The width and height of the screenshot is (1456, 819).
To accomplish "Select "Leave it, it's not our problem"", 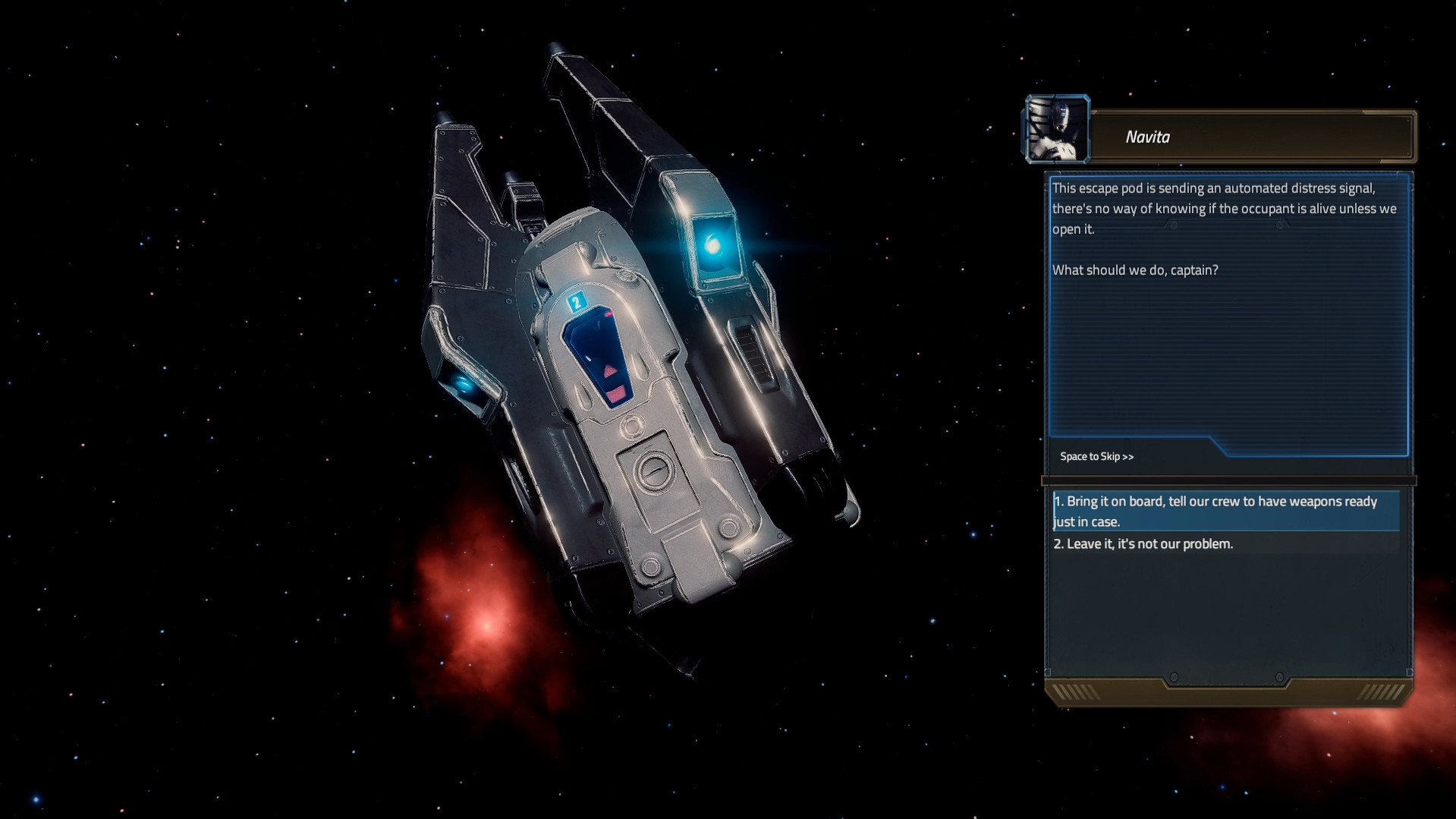I will tap(1143, 544).
